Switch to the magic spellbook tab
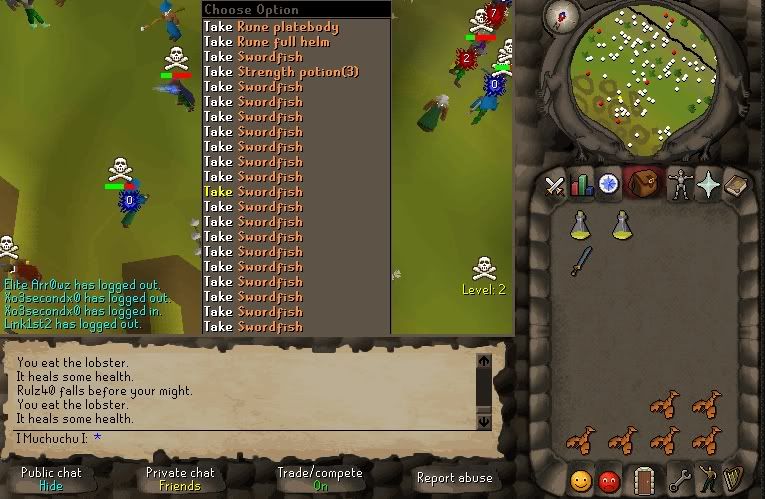The image size is (765, 499). [735, 185]
